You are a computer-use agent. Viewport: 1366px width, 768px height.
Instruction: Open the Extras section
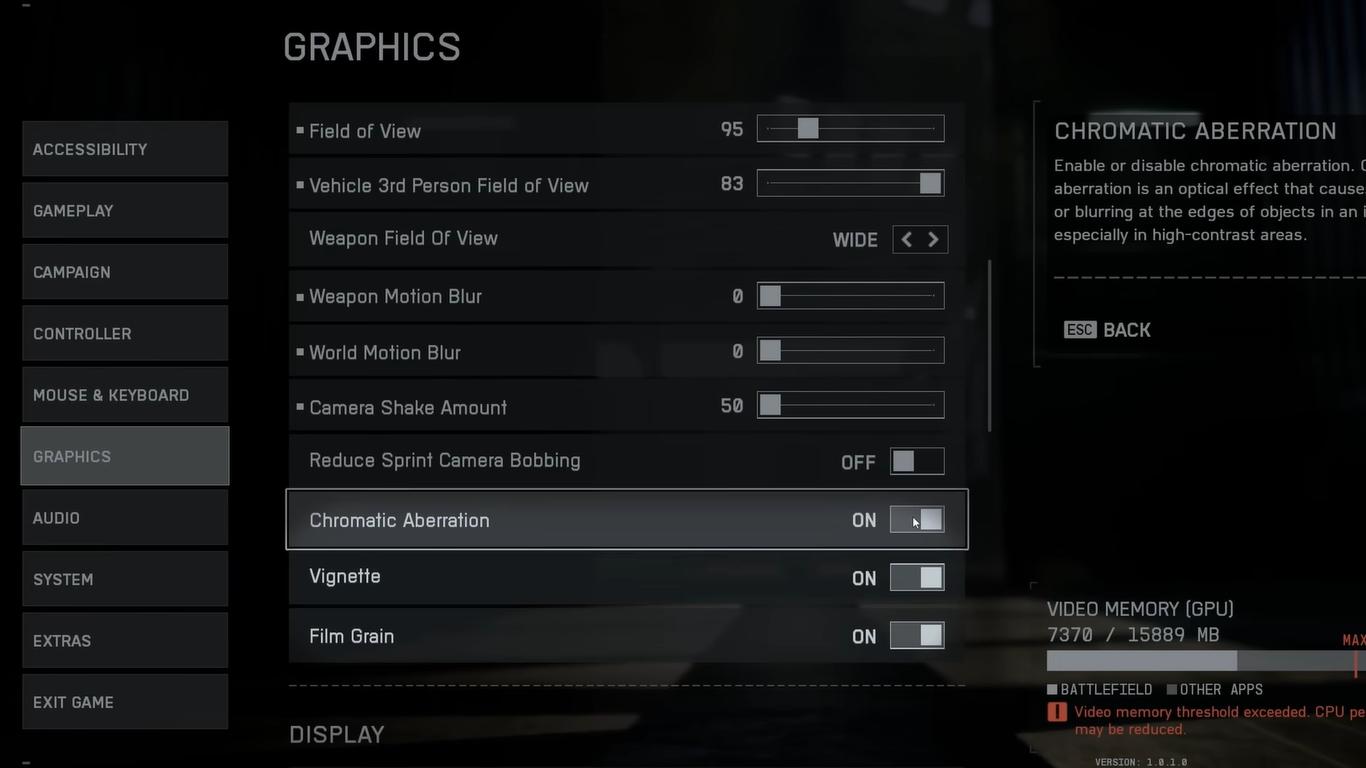[125, 641]
